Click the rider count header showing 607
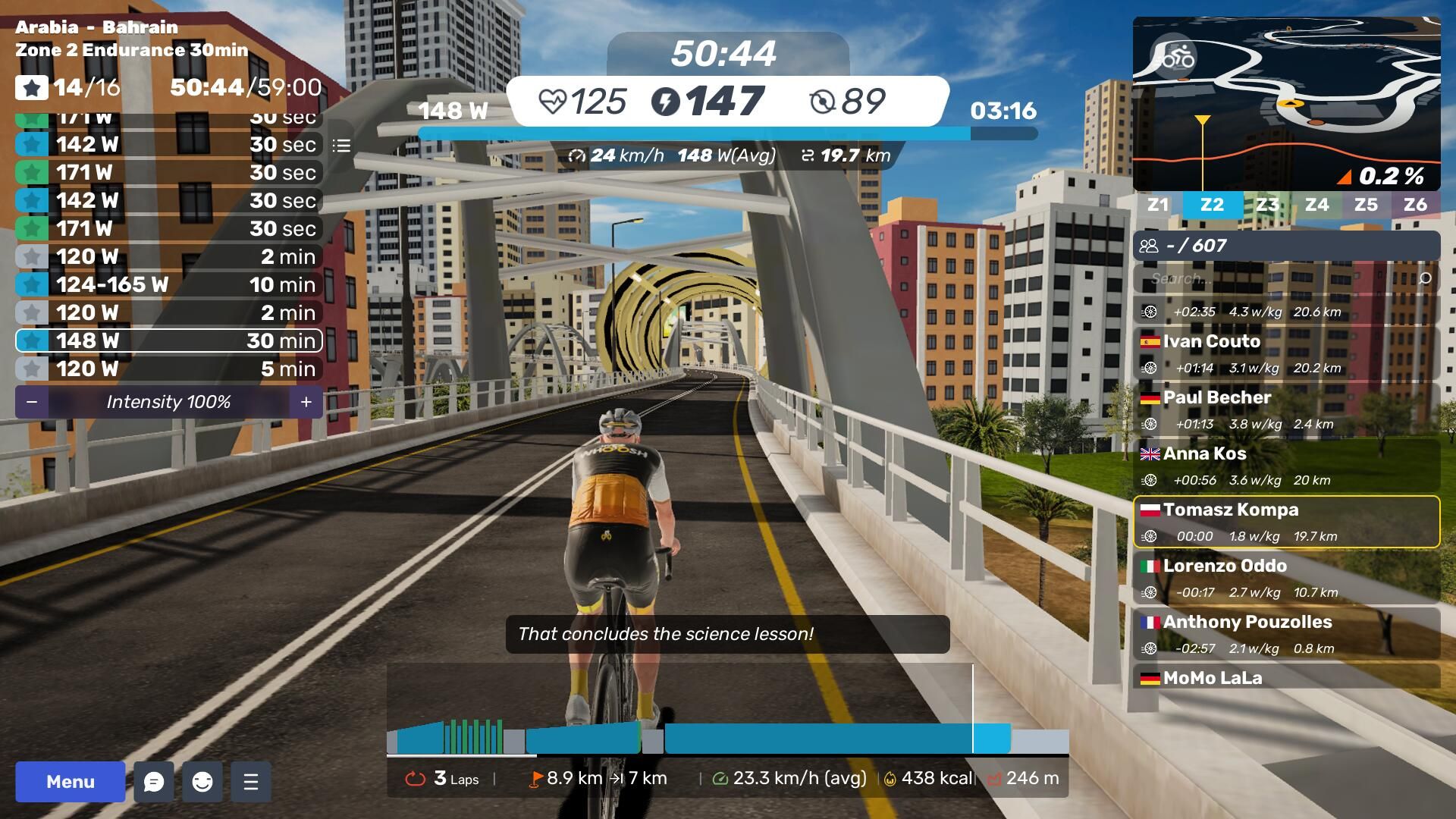 click(x=1286, y=246)
